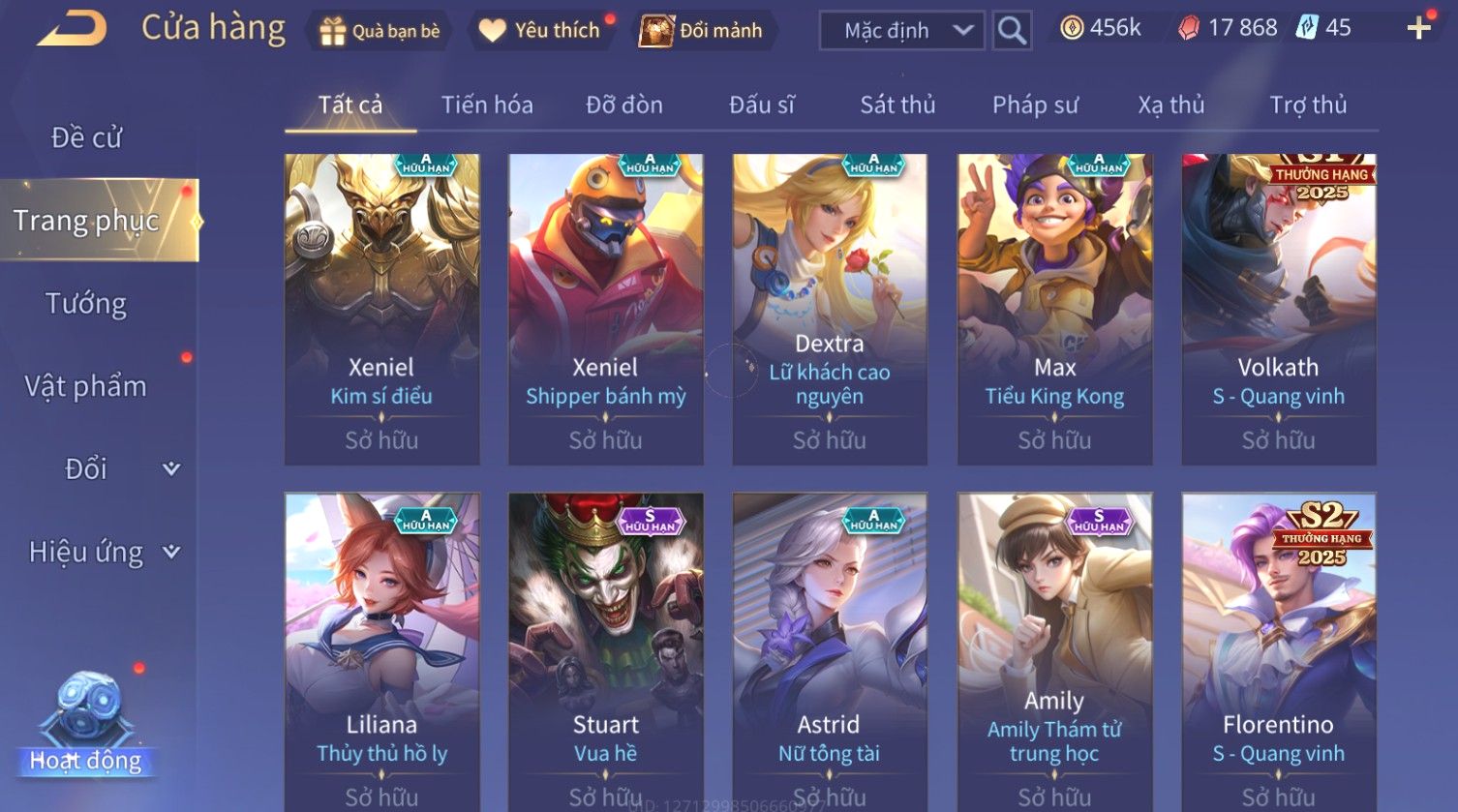Click the magnifying glass search button
The width and height of the screenshot is (1458, 812).
pyautogui.click(x=1012, y=31)
